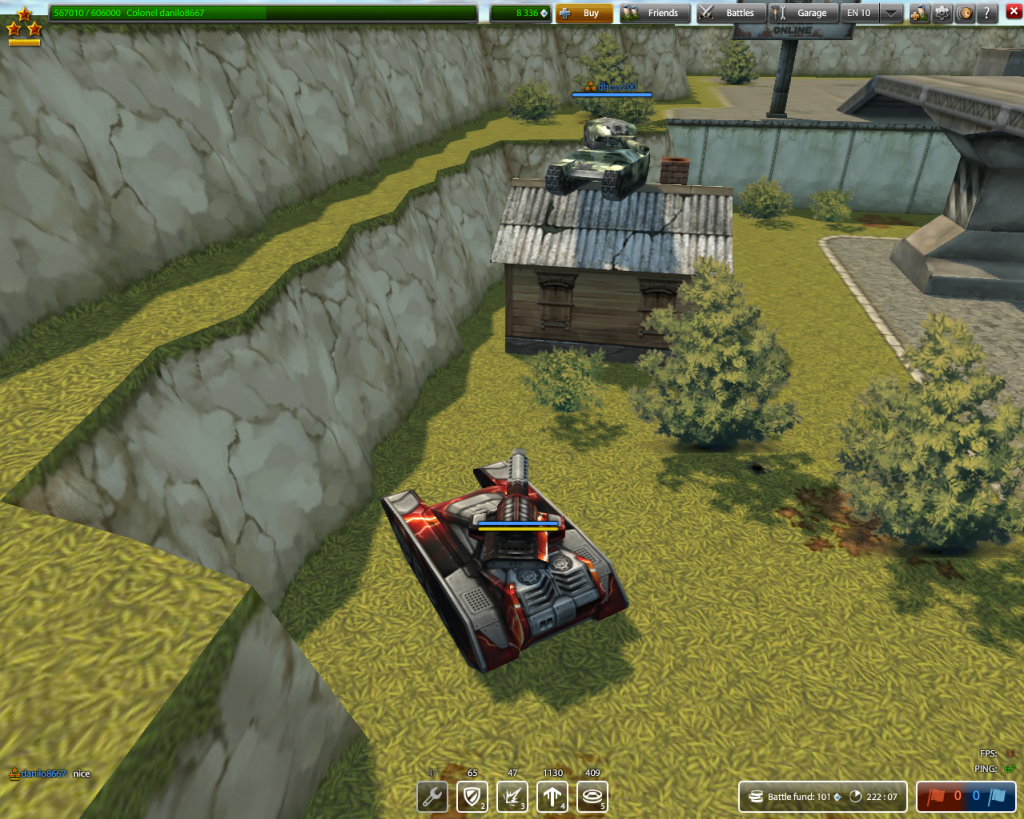Go to the Garage
Viewport: 1024px width, 819px height.
[802, 13]
